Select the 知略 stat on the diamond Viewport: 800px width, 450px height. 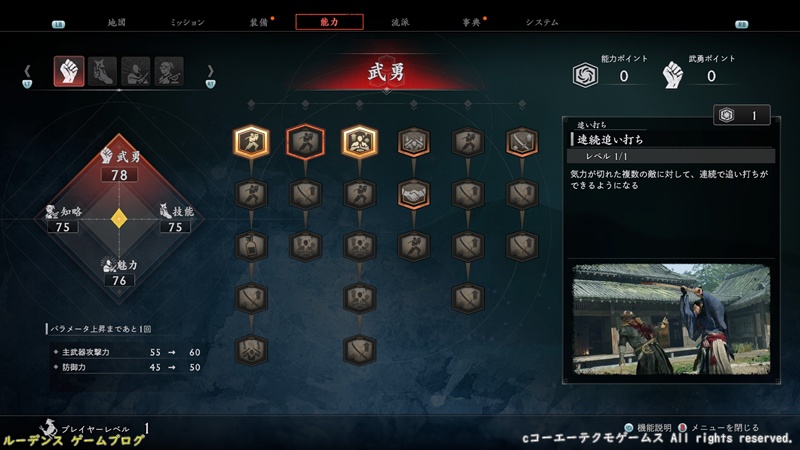click(x=63, y=219)
